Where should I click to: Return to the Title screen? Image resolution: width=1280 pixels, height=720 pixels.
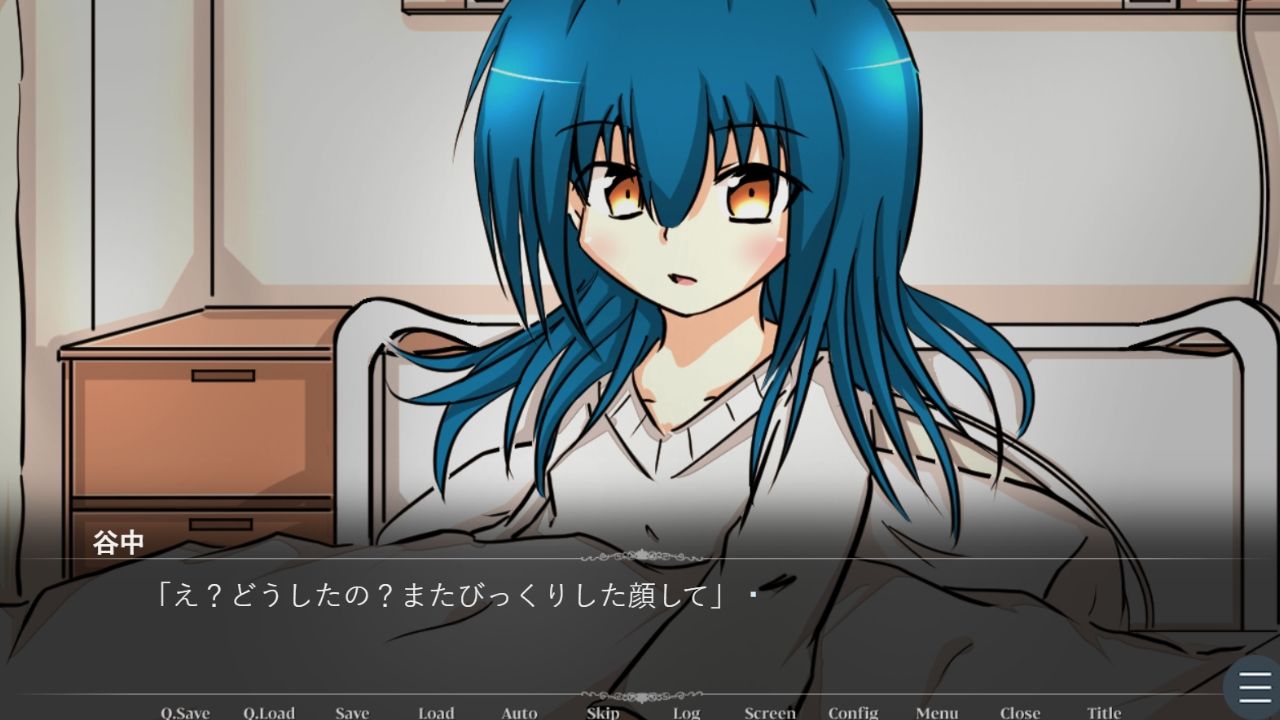pos(1104,713)
